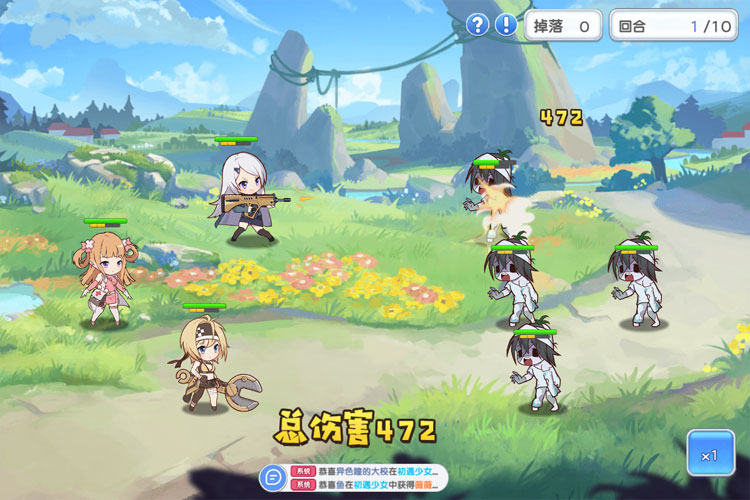The height and width of the screenshot is (500, 750).
Task: Click the exclamation mark info button
Action: [507, 25]
